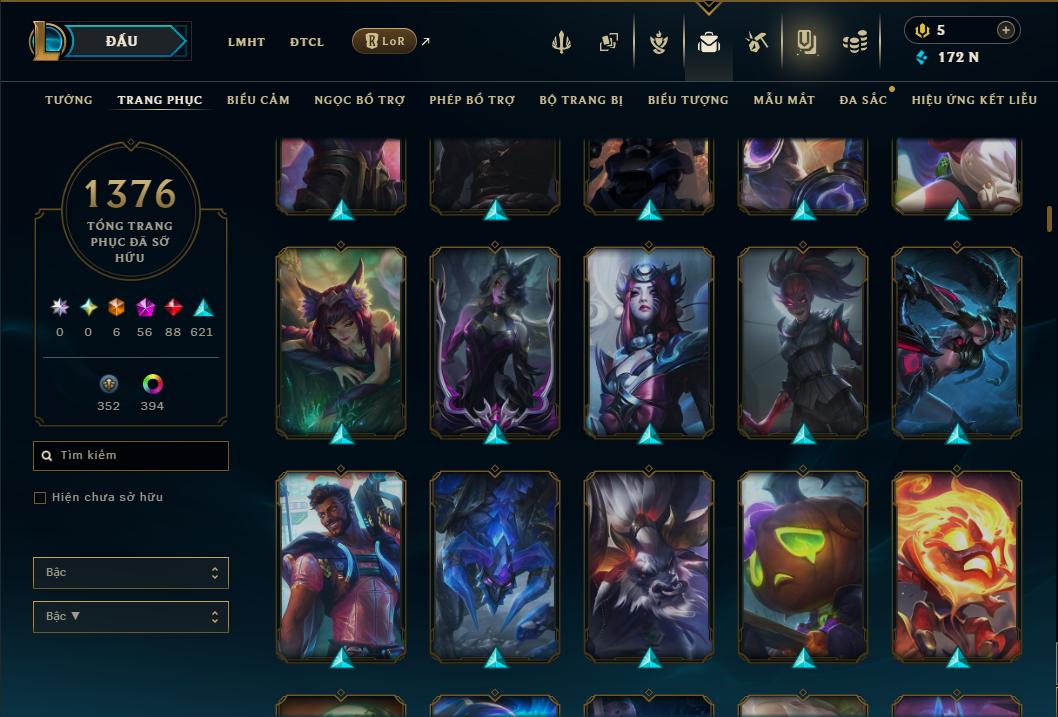The image size is (1058, 717).
Task: Go to the BỘ TRANG BỊ tab
Action: [x=581, y=100]
